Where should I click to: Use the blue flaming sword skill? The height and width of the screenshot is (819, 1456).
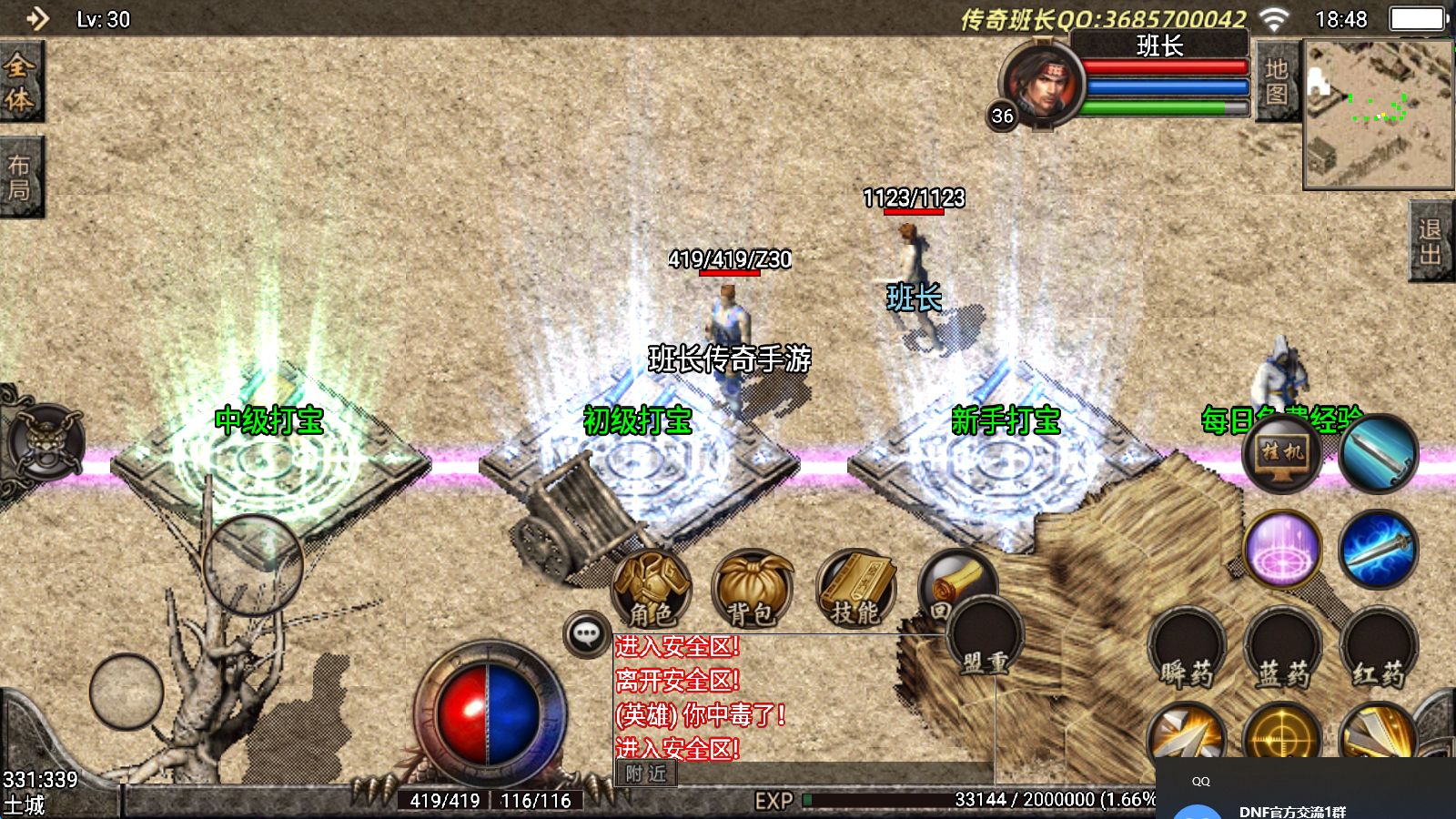tap(1379, 550)
